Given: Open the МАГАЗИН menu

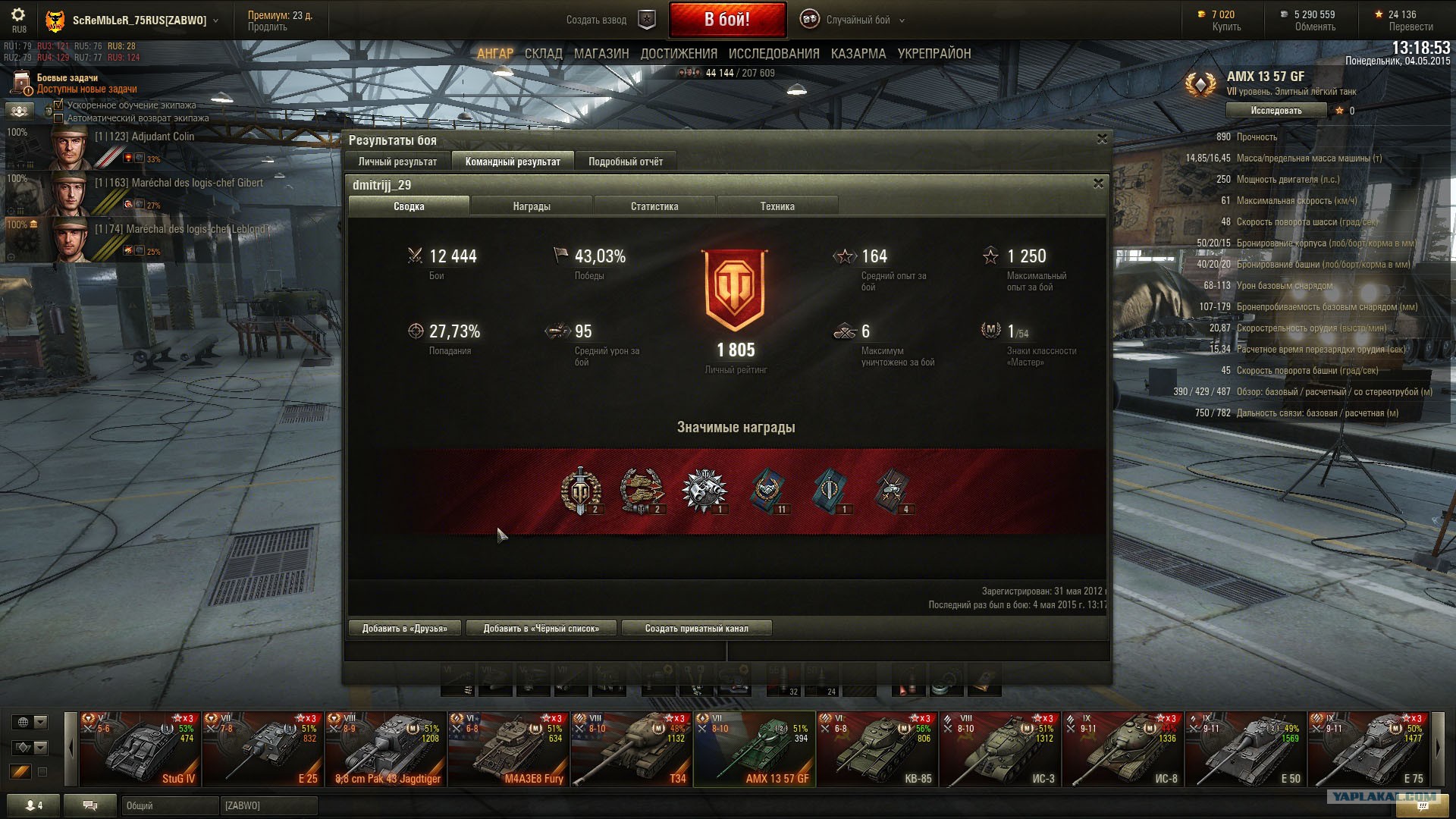Looking at the screenshot, I should point(601,54).
